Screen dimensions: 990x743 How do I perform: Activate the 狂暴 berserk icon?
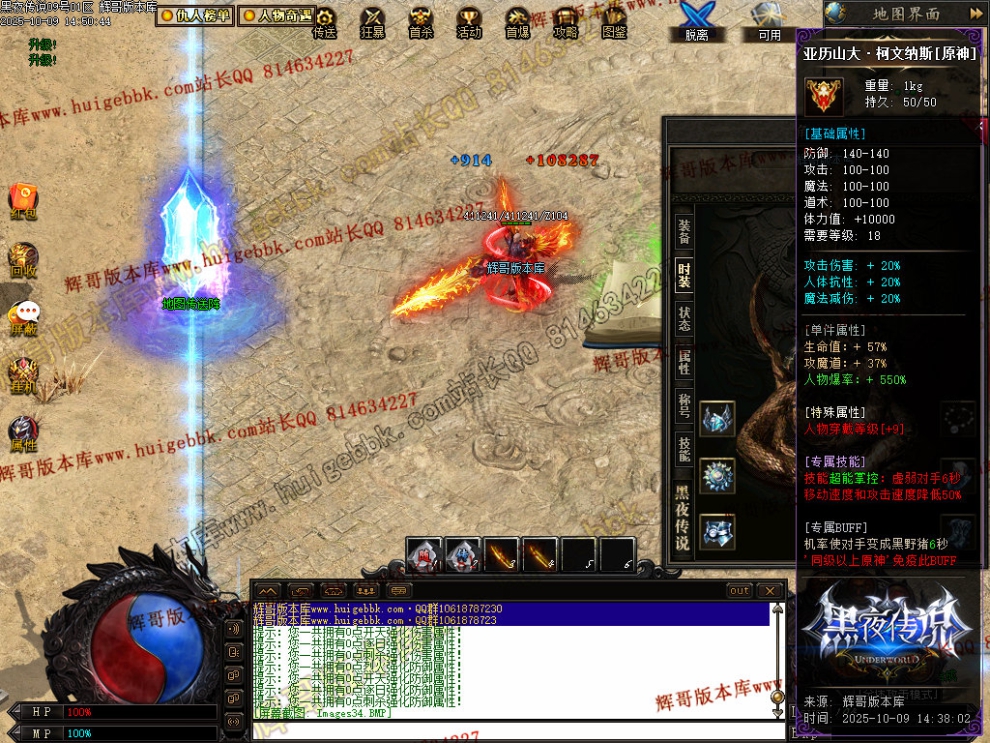(x=372, y=22)
